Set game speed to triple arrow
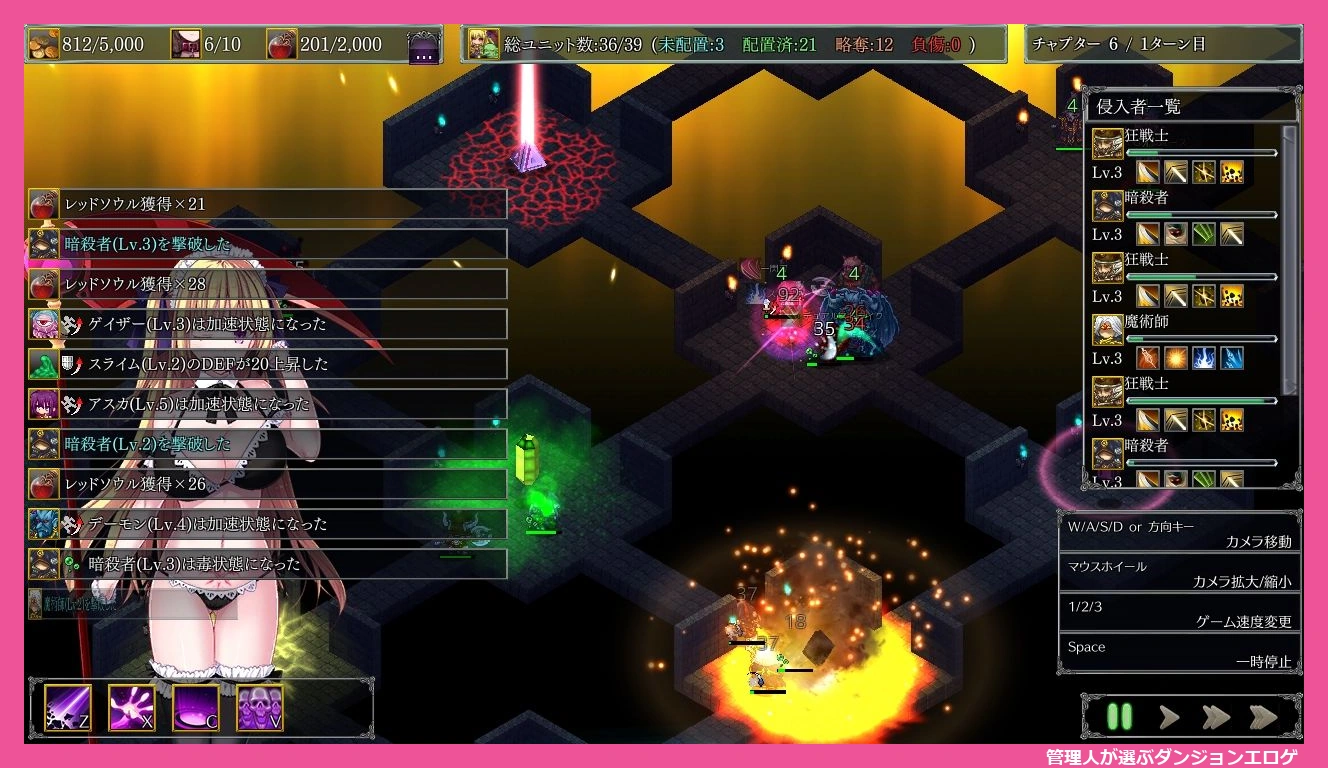Screen dimensions: 1328x768 1263,716
